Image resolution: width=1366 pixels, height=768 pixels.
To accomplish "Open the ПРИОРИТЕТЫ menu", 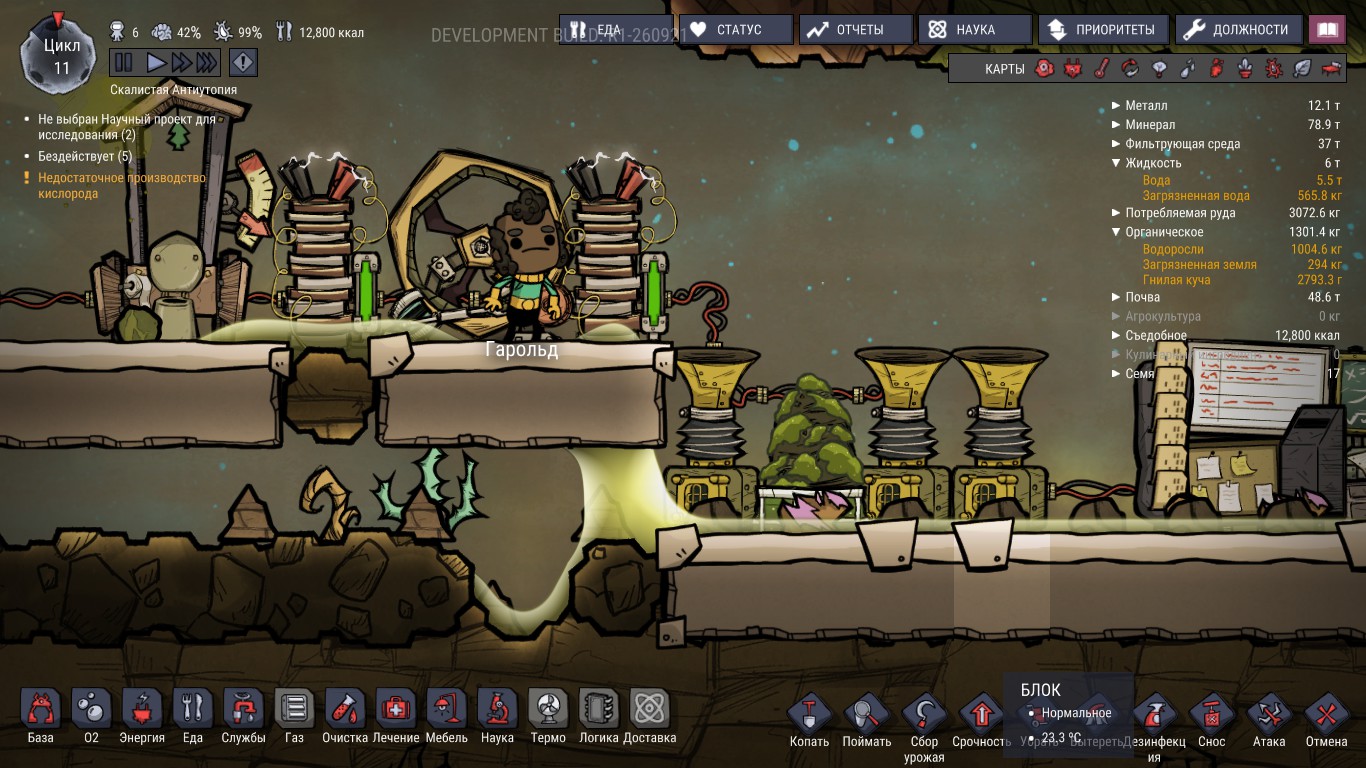I will 1103,29.
